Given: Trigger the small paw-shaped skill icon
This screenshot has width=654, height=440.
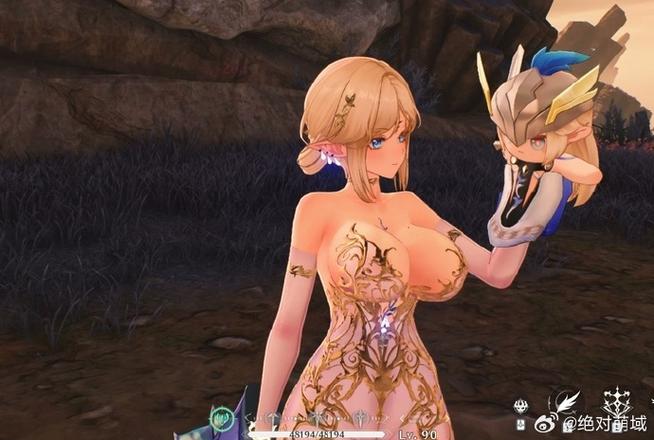Looking at the screenshot, I should [520, 407].
